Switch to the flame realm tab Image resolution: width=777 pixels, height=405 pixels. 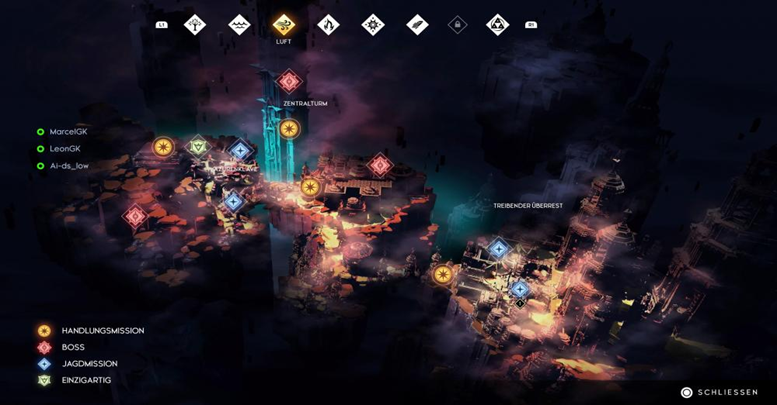[328, 24]
